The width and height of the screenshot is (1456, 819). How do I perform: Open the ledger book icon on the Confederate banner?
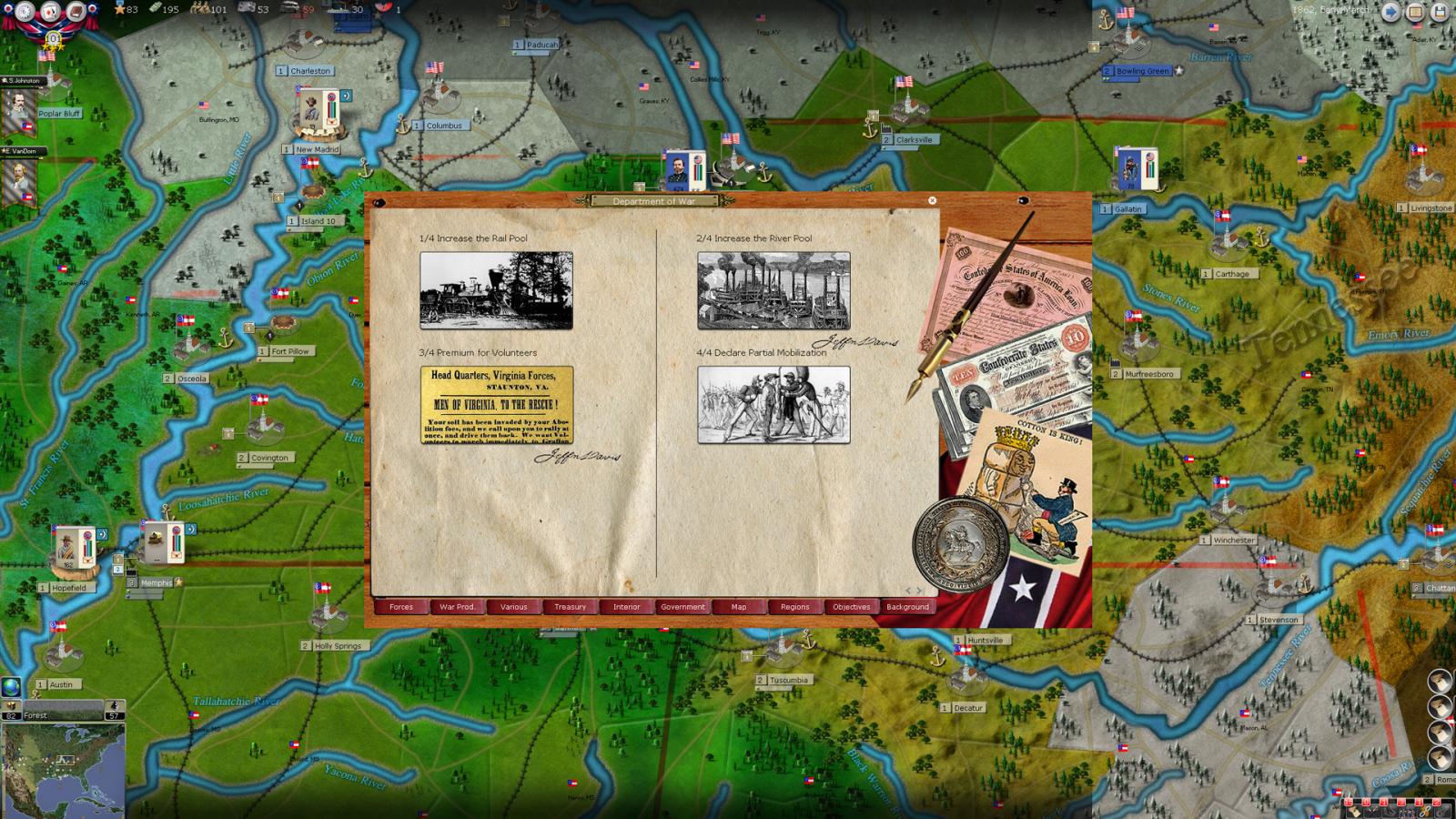coord(76,12)
